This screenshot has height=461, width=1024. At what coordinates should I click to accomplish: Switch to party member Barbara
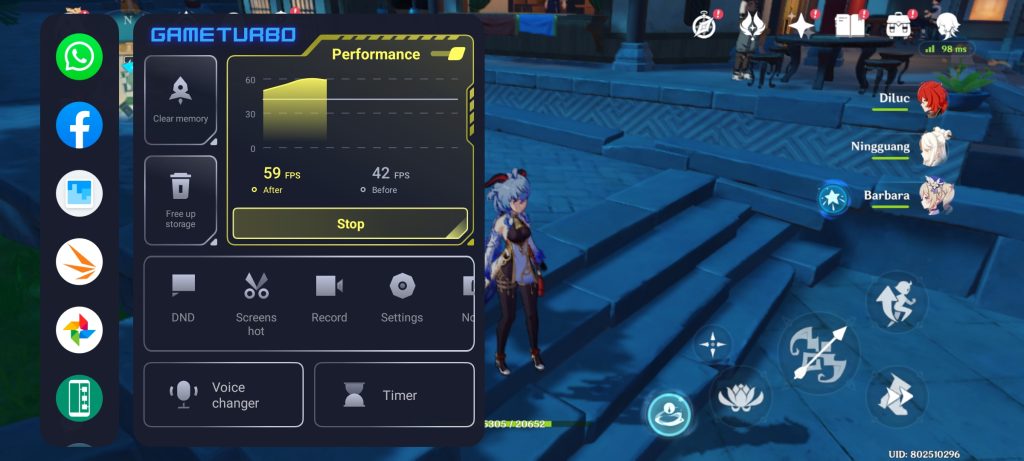(936, 195)
